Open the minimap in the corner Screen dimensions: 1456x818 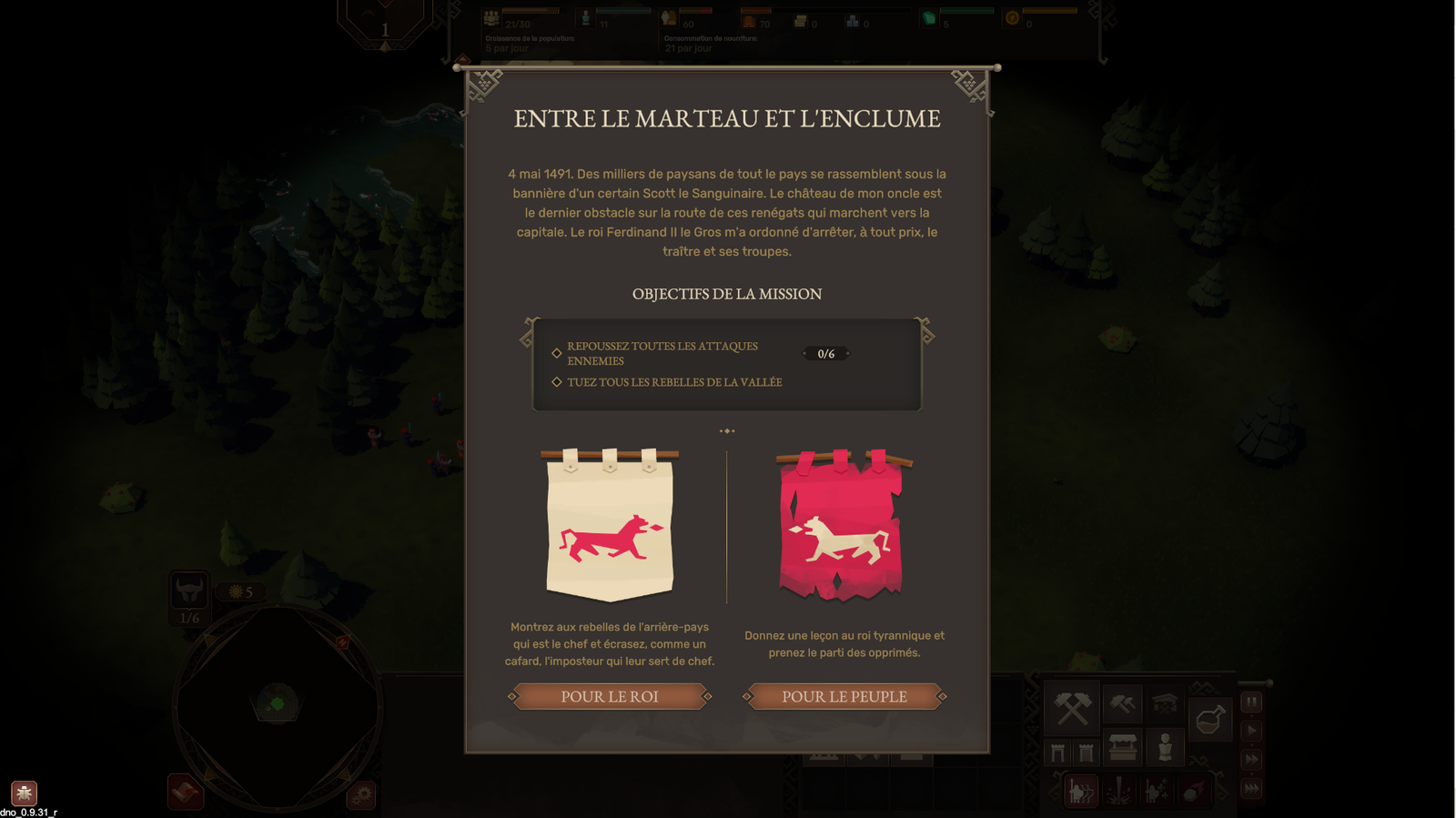(x=277, y=705)
